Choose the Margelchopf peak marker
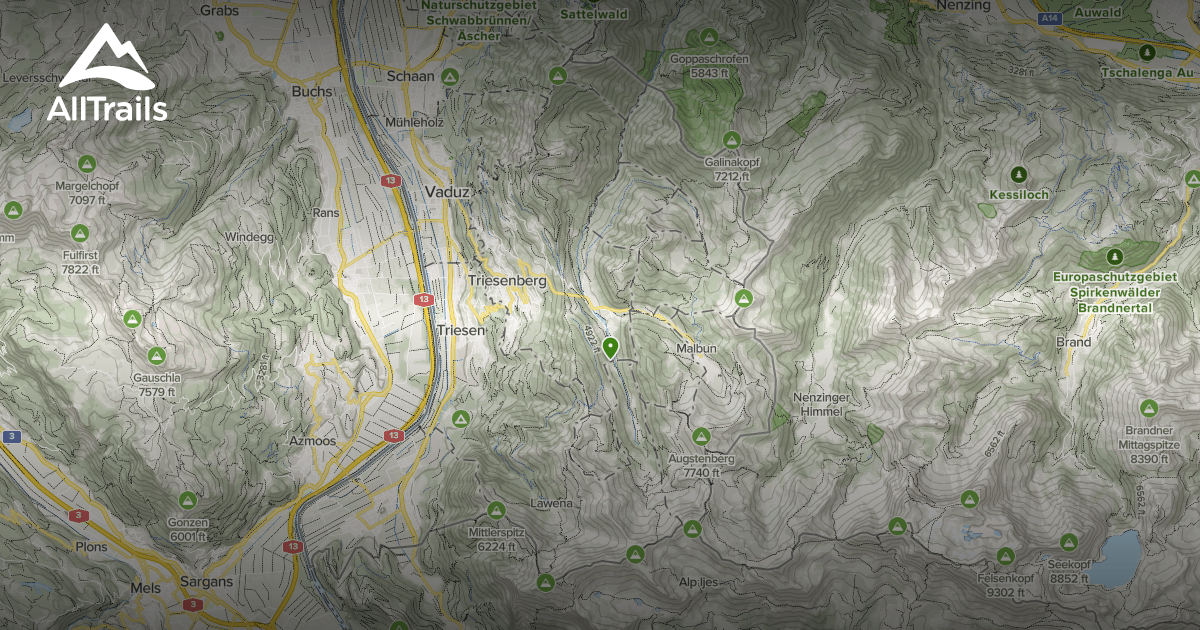This screenshot has height=630, width=1200. point(86,163)
